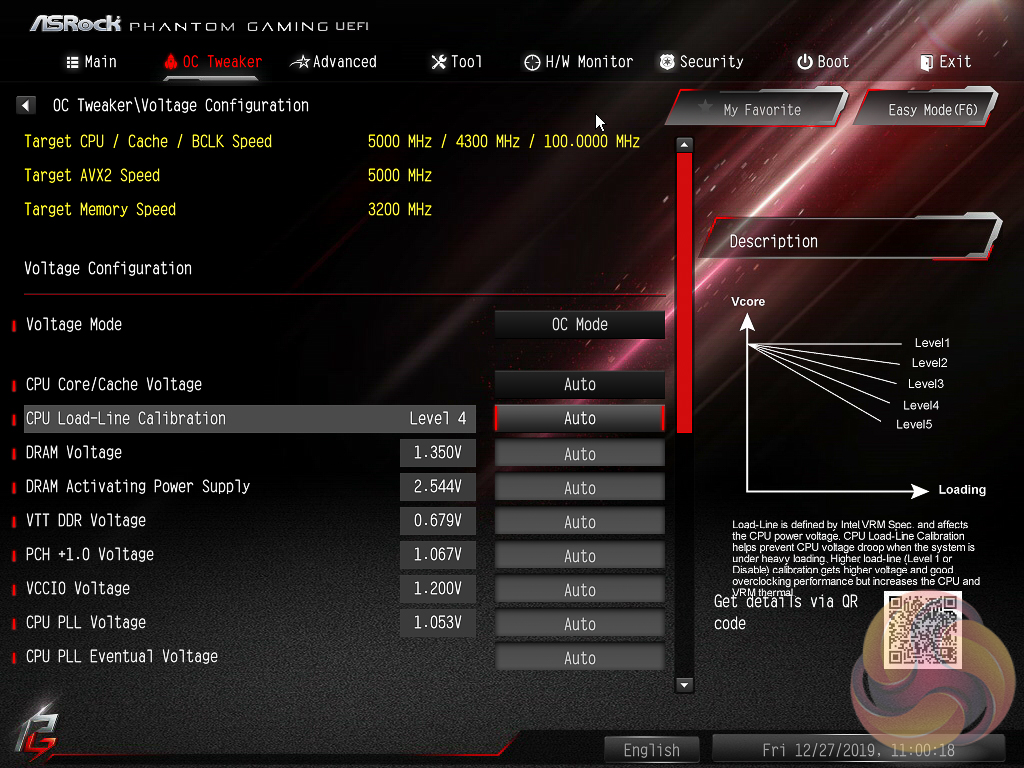Open the Exit tab
The width and height of the screenshot is (1024, 768).
[945, 62]
